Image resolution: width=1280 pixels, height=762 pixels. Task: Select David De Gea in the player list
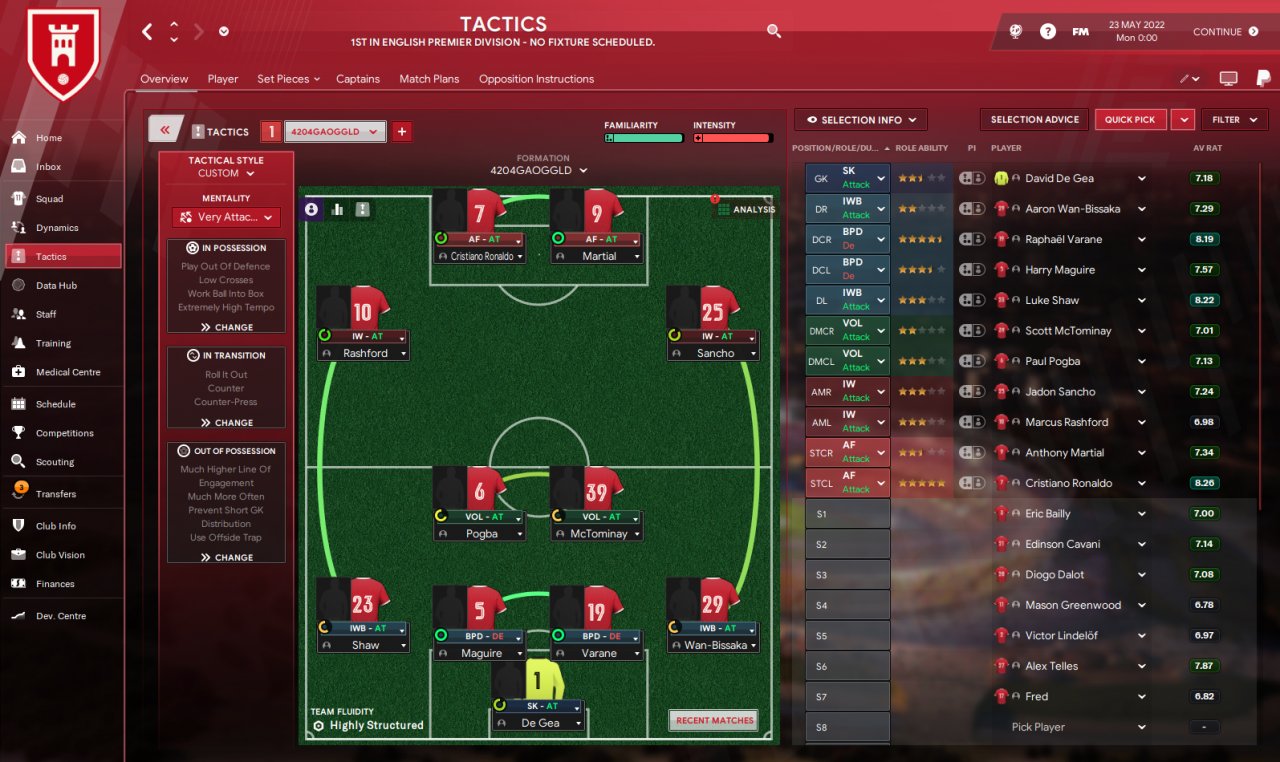point(1059,179)
